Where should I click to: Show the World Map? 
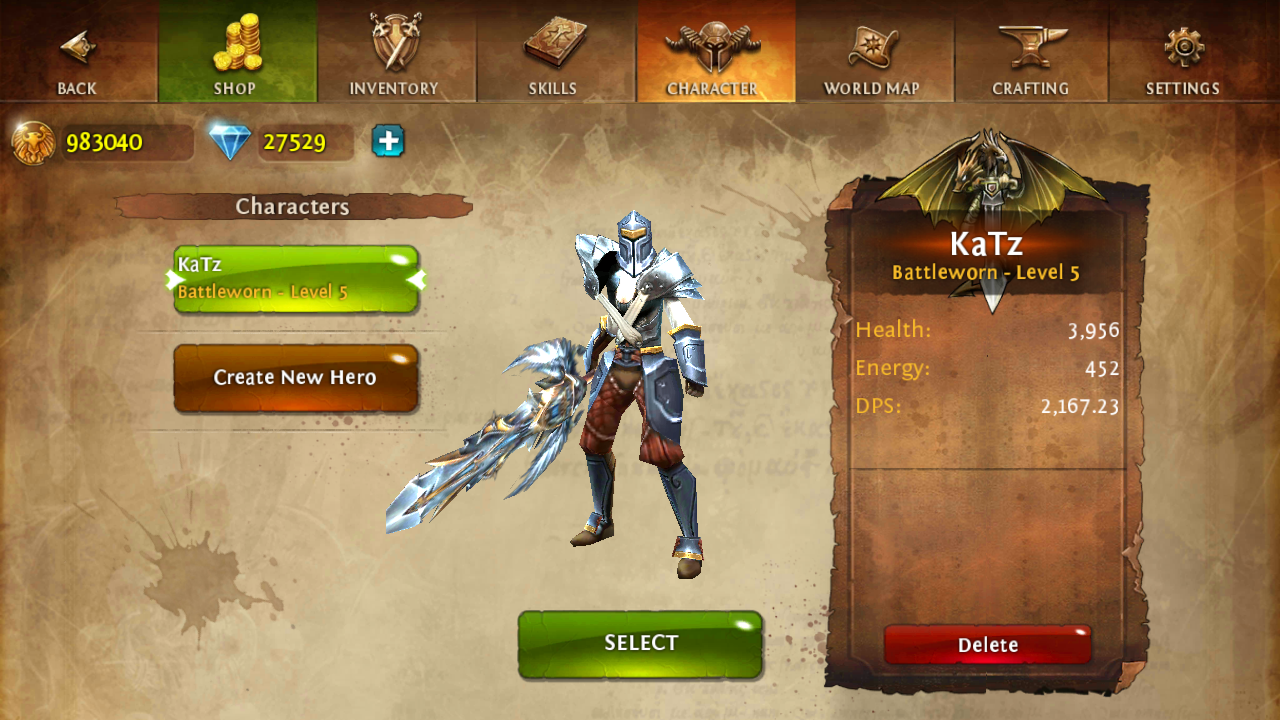pos(872,52)
